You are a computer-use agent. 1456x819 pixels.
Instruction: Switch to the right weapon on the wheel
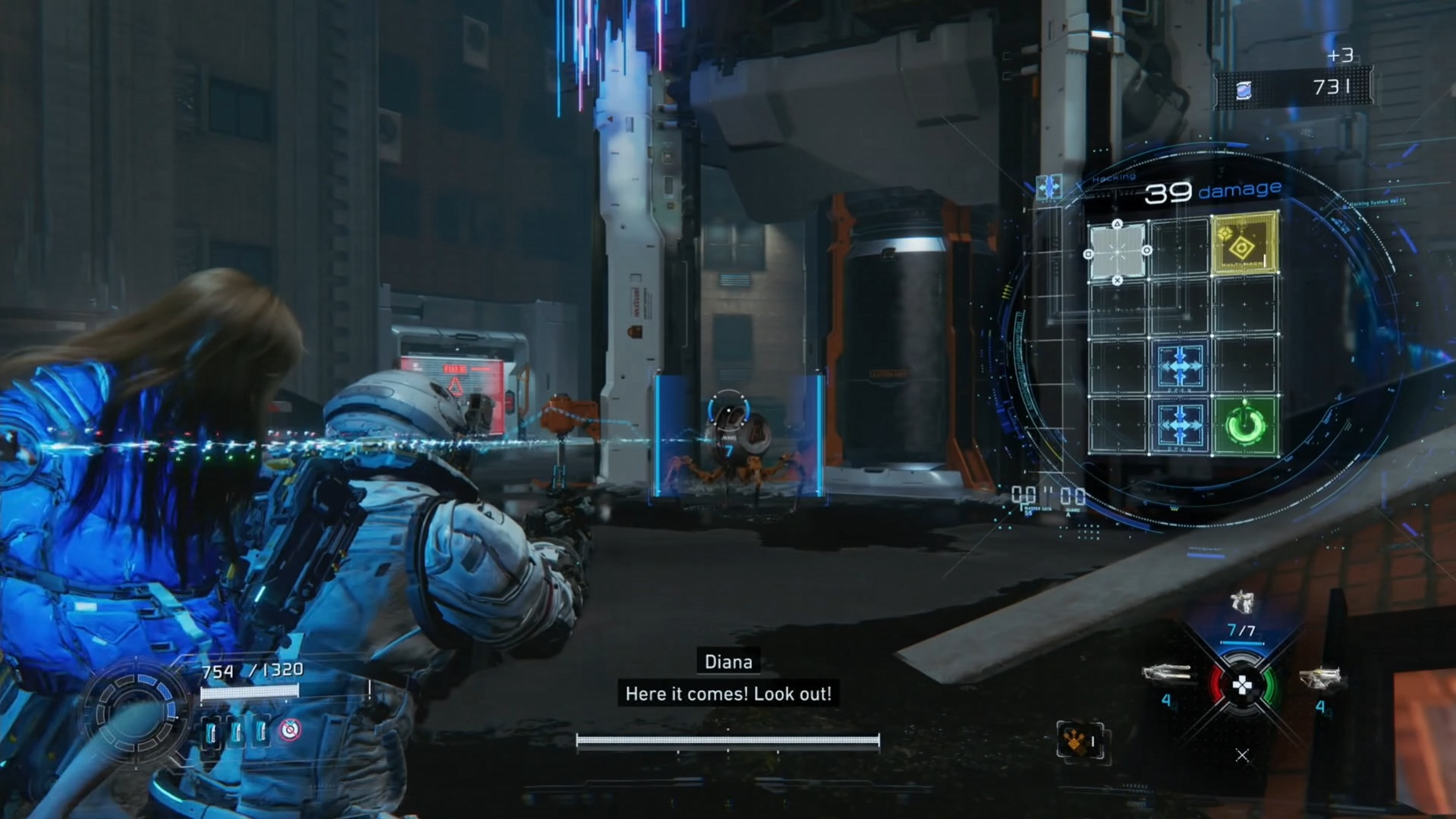click(1320, 678)
